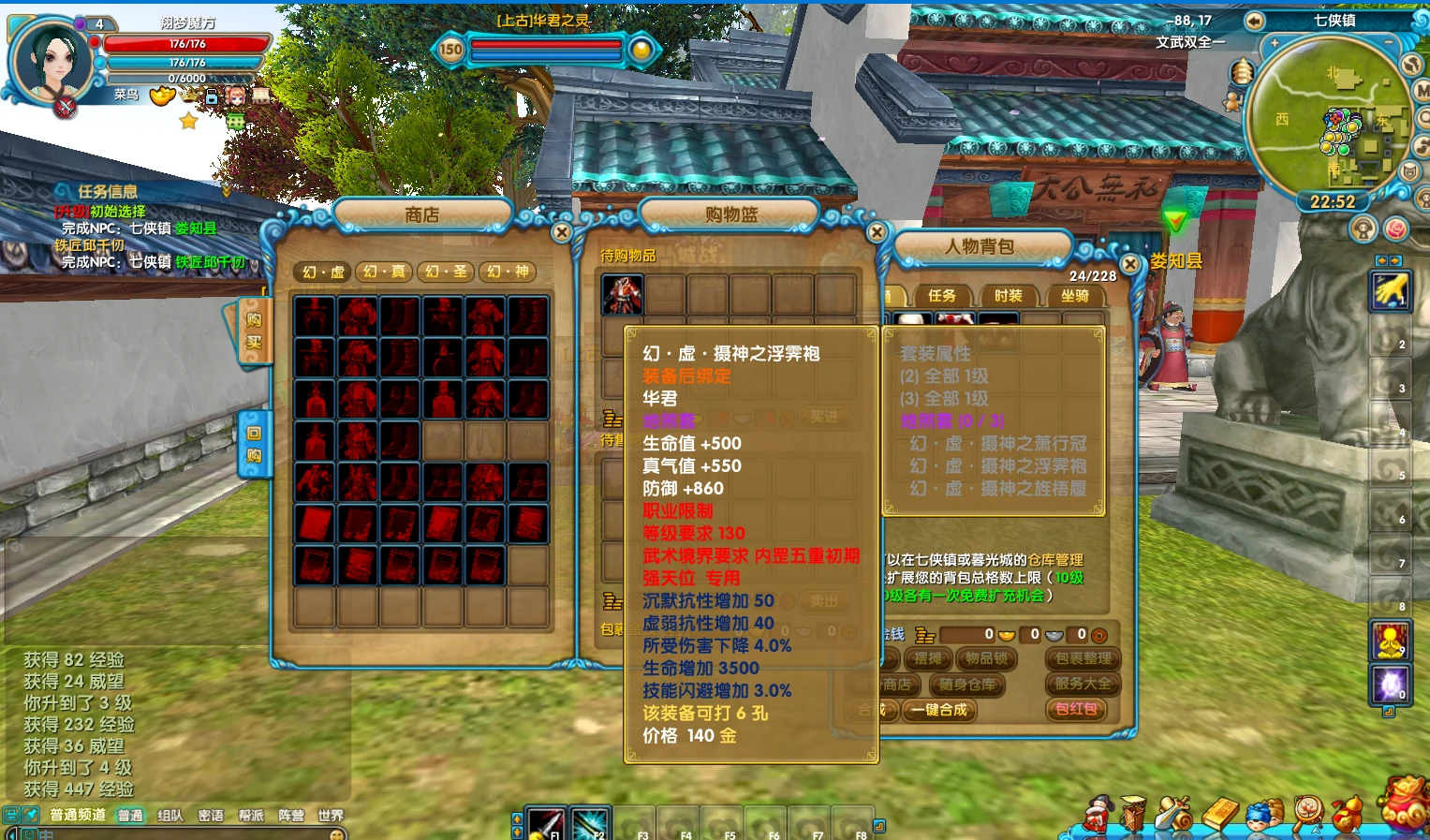Select the 幻·圣 shop category
Screen dimensions: 1430x840
pyautogui.click(x=446, y=272)
